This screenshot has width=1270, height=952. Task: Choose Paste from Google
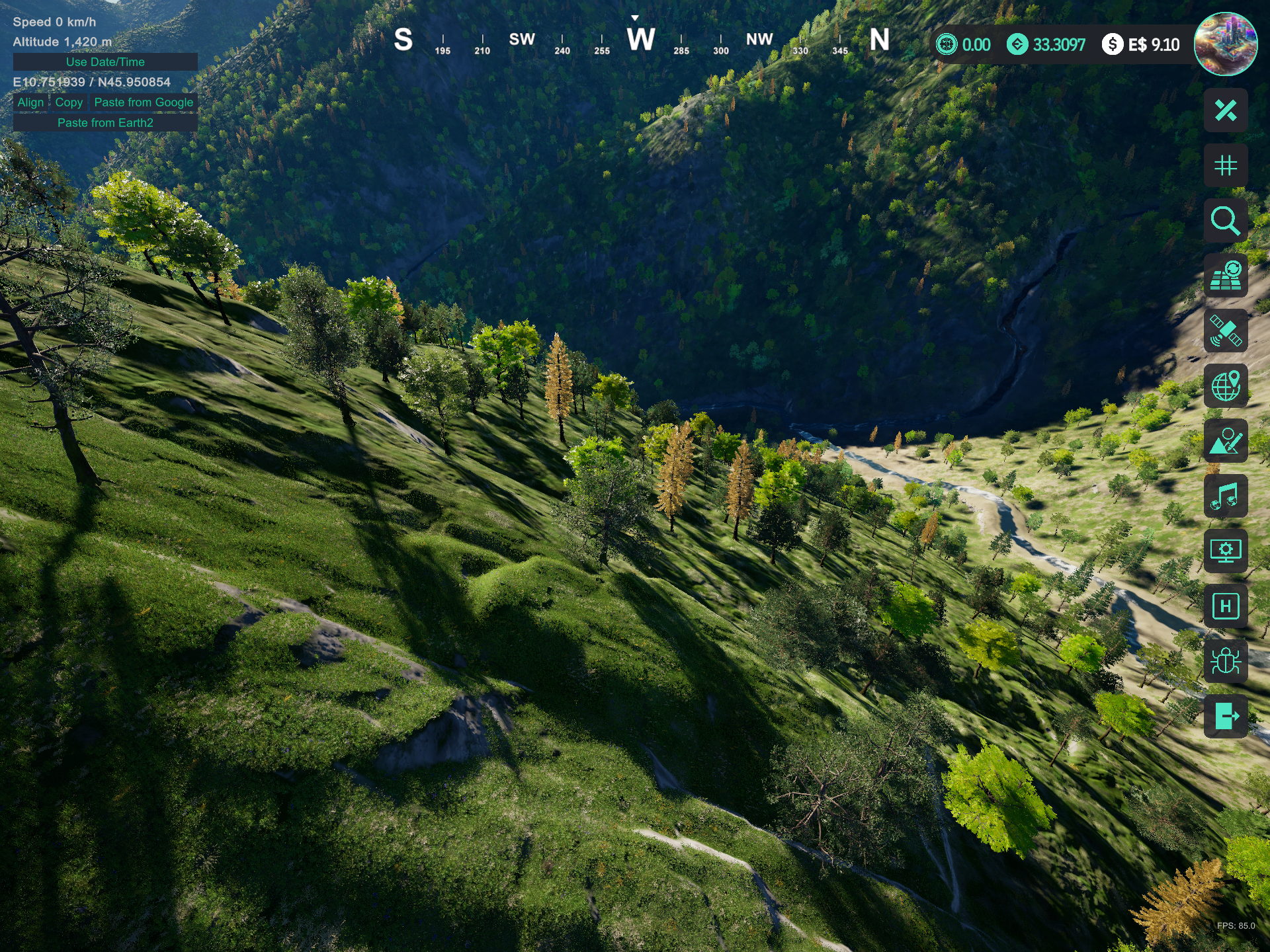tap(144, 102)
